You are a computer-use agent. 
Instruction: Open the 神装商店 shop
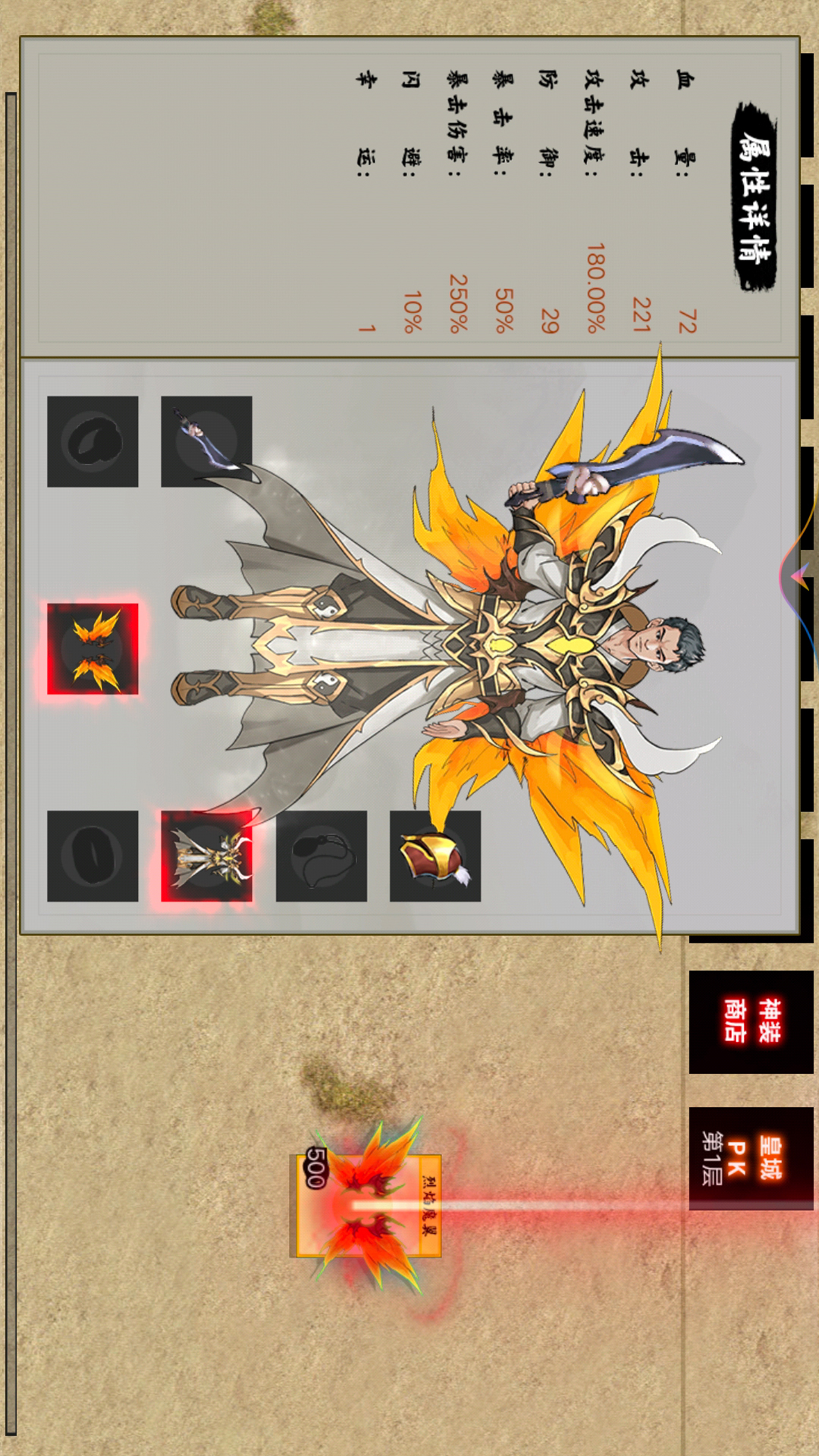pos(750,1021)
